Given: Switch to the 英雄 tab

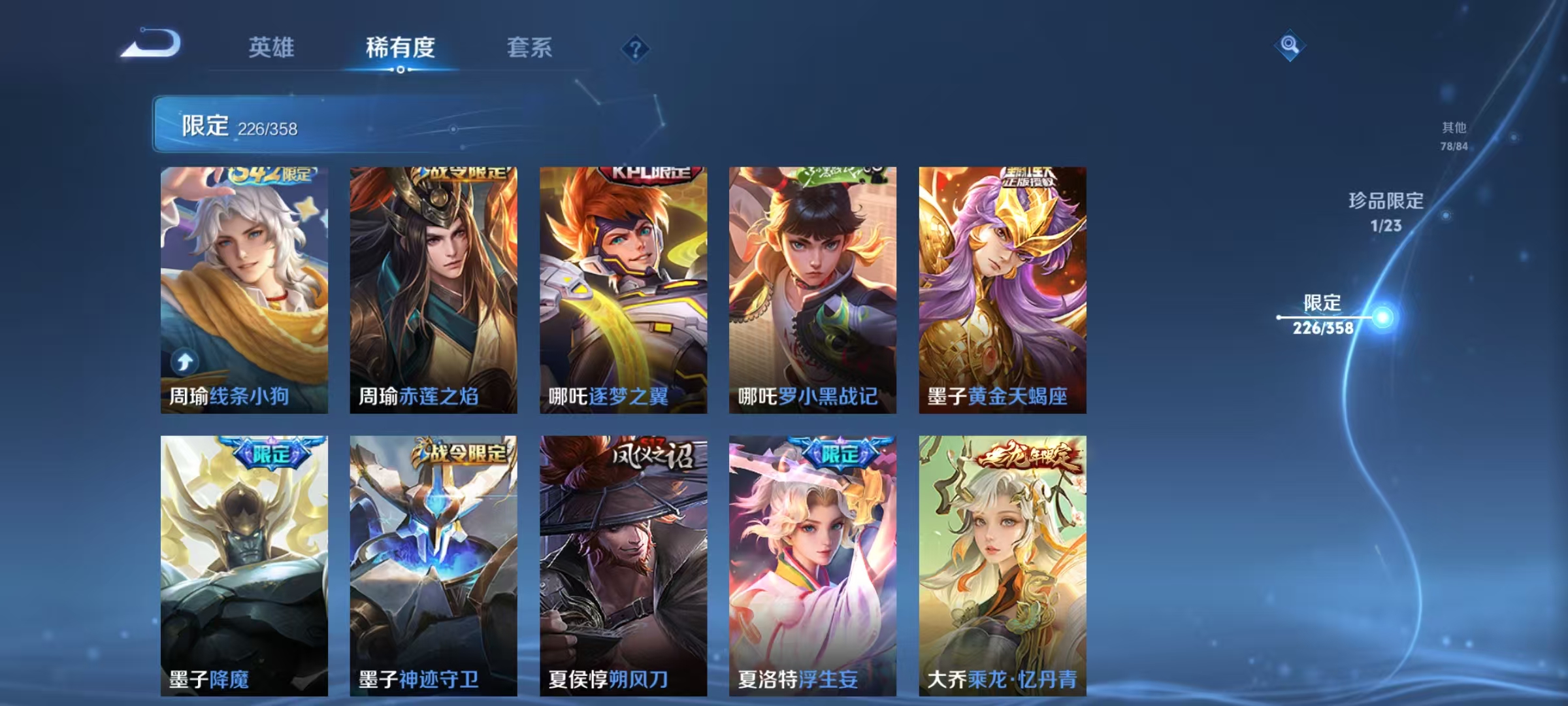Looking at the screenshot, I should coord(272,47).
